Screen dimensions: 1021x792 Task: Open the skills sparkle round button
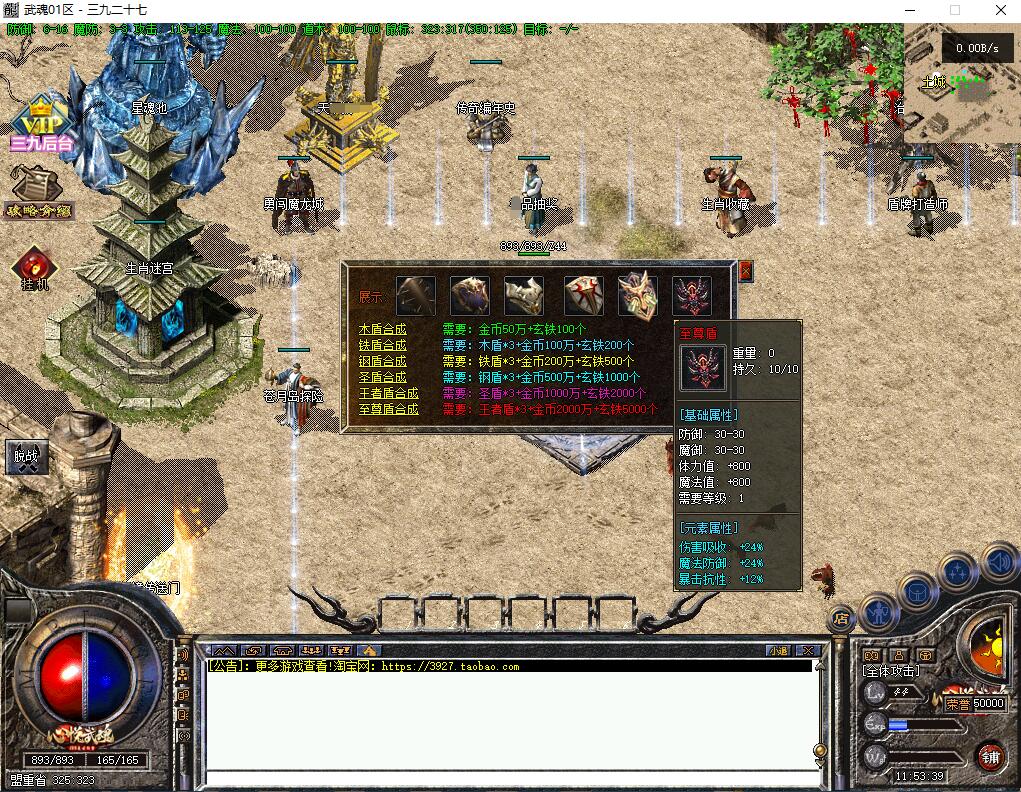tap(958, 573)
